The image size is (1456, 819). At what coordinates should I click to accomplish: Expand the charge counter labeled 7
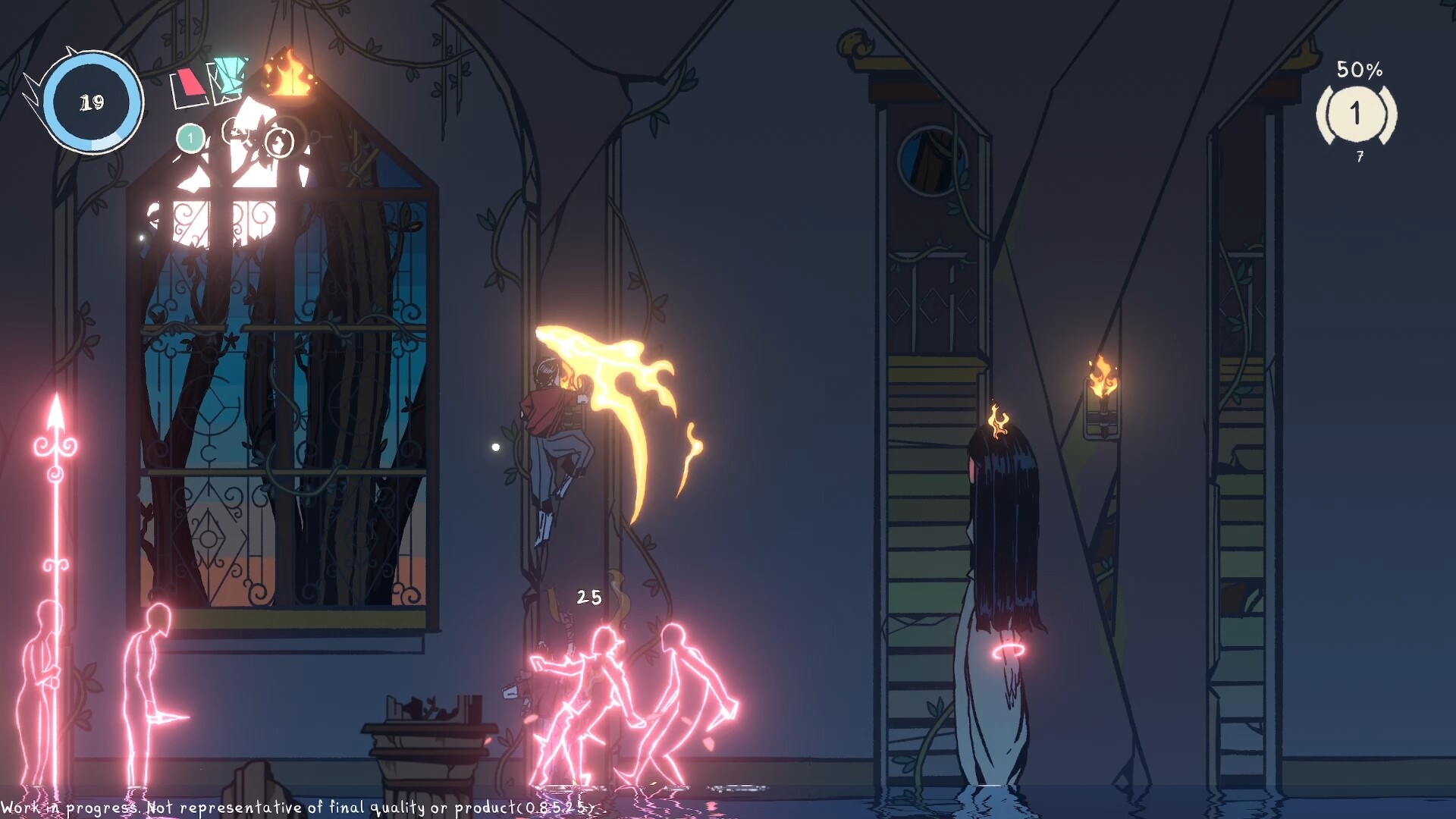point(1358,157)
